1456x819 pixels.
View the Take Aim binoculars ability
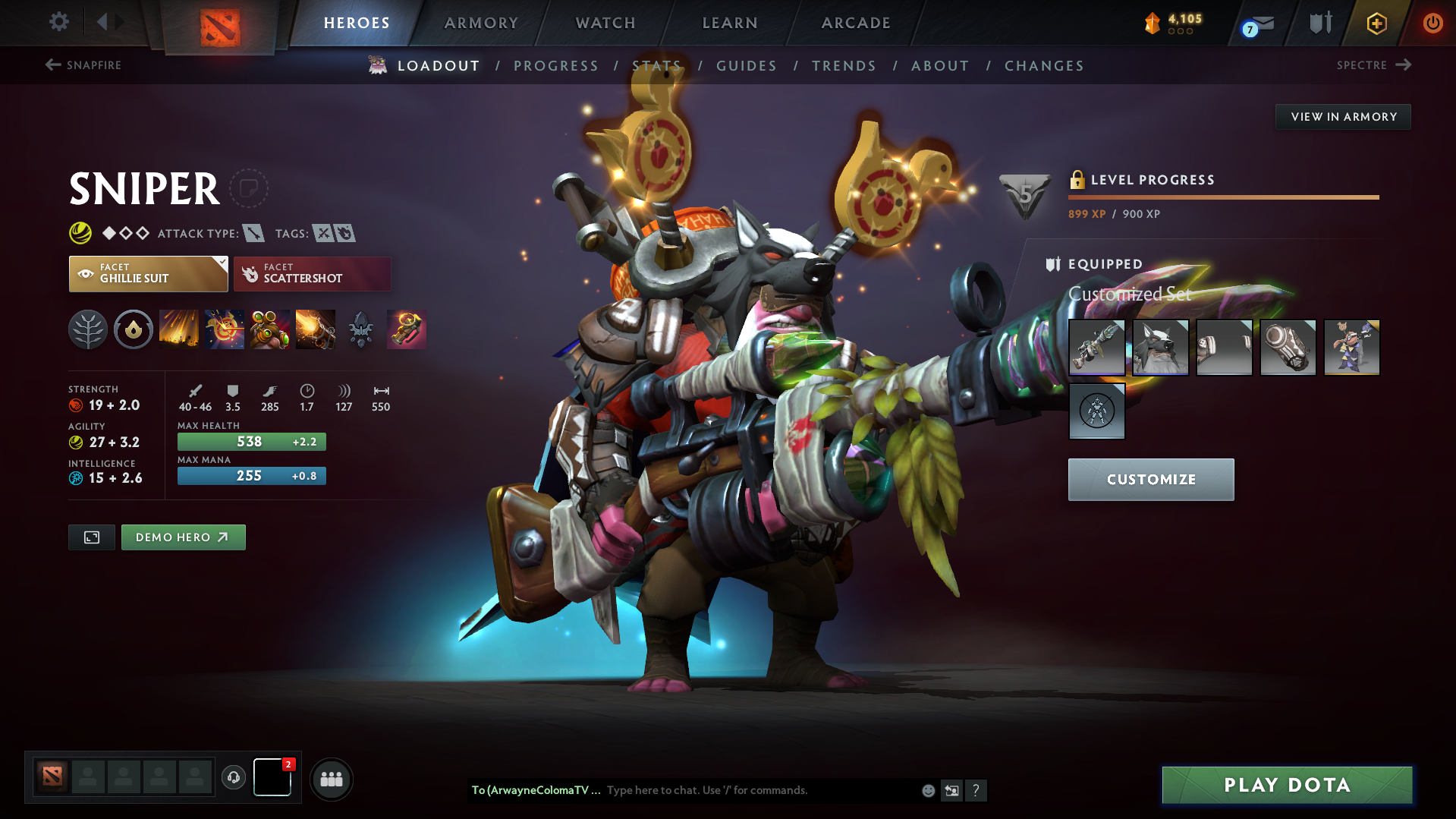coord(270,329)
